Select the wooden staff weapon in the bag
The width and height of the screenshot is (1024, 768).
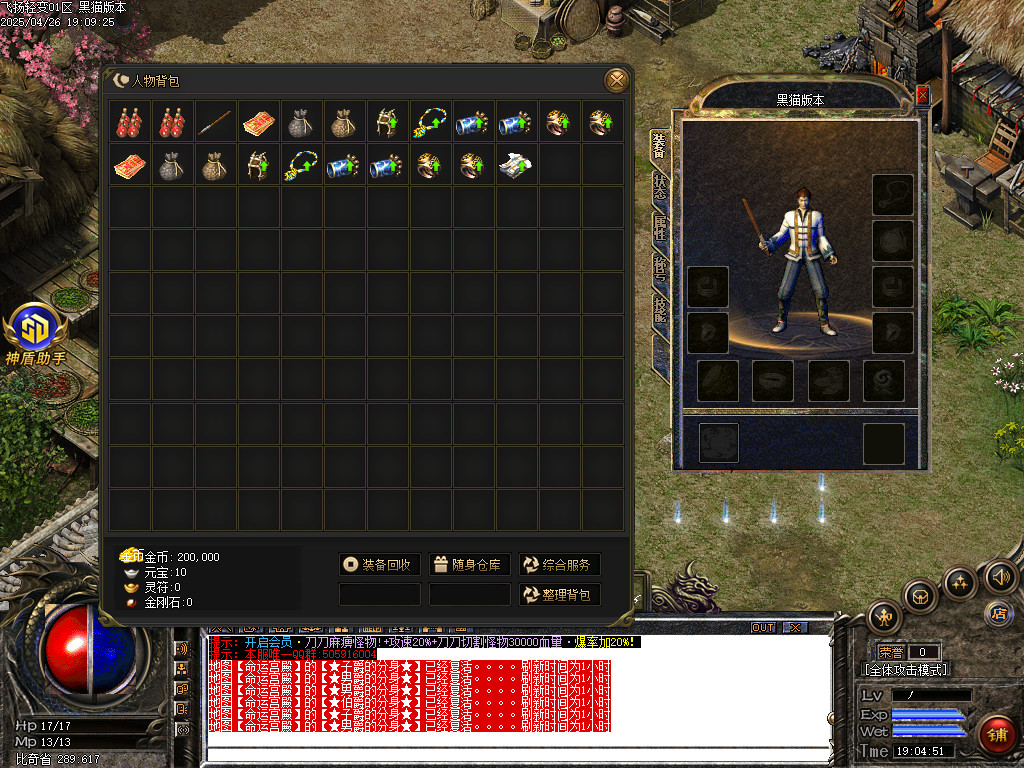click(216, 122)
